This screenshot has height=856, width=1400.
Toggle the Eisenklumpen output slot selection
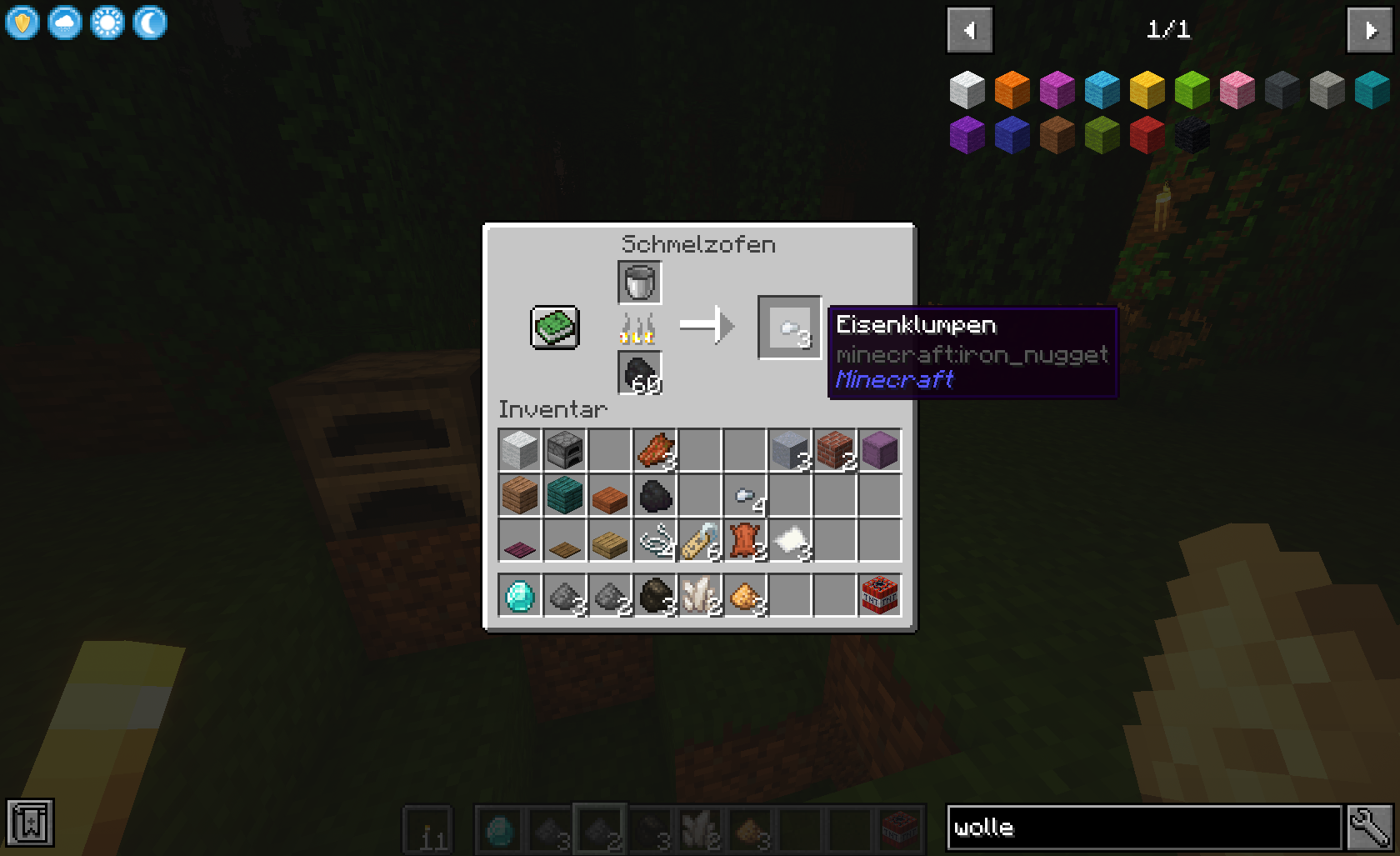point(788,328)
